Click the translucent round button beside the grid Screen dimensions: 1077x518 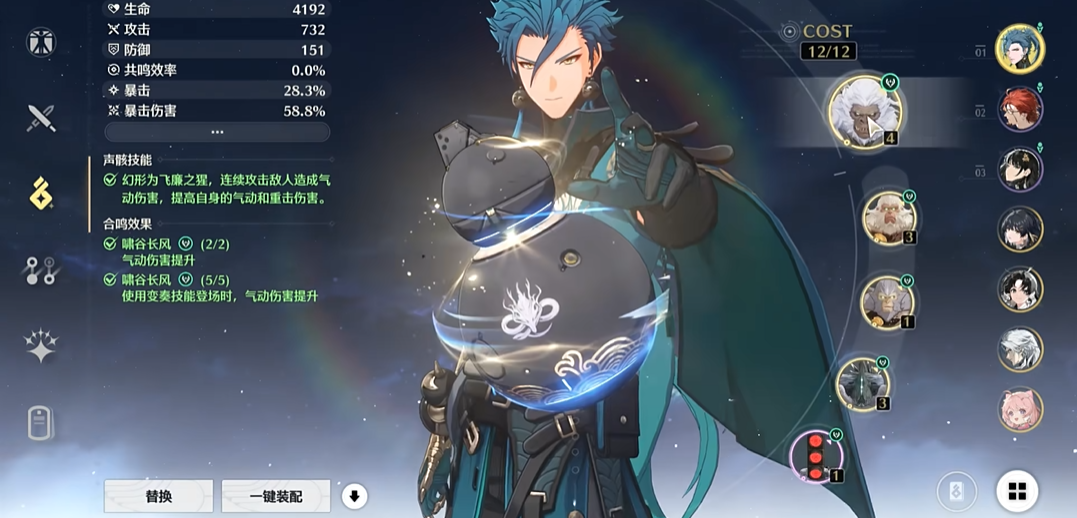coord(956,491)
